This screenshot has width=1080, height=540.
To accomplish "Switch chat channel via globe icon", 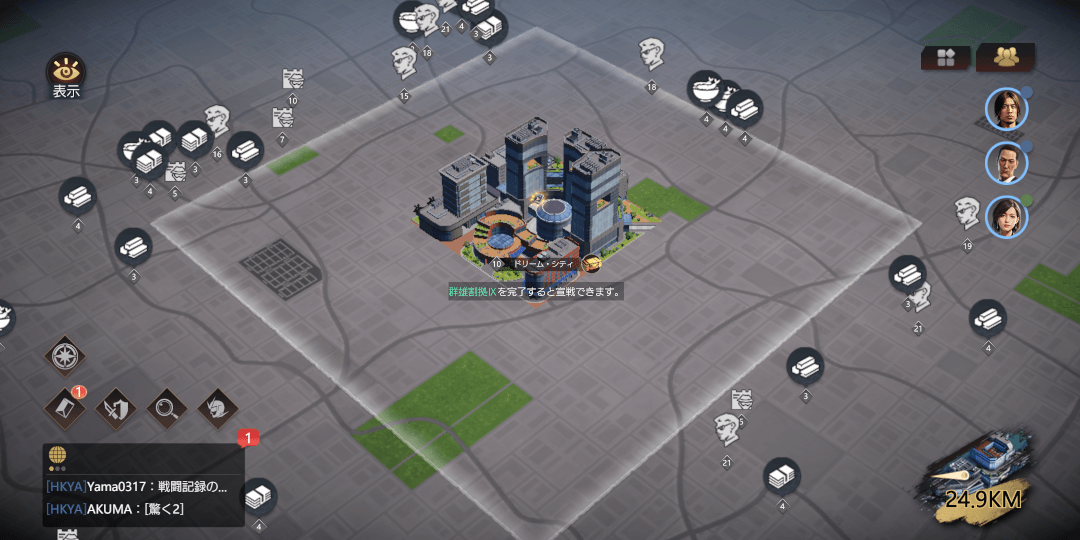I will pyautogui.click(x=57, y=455).
